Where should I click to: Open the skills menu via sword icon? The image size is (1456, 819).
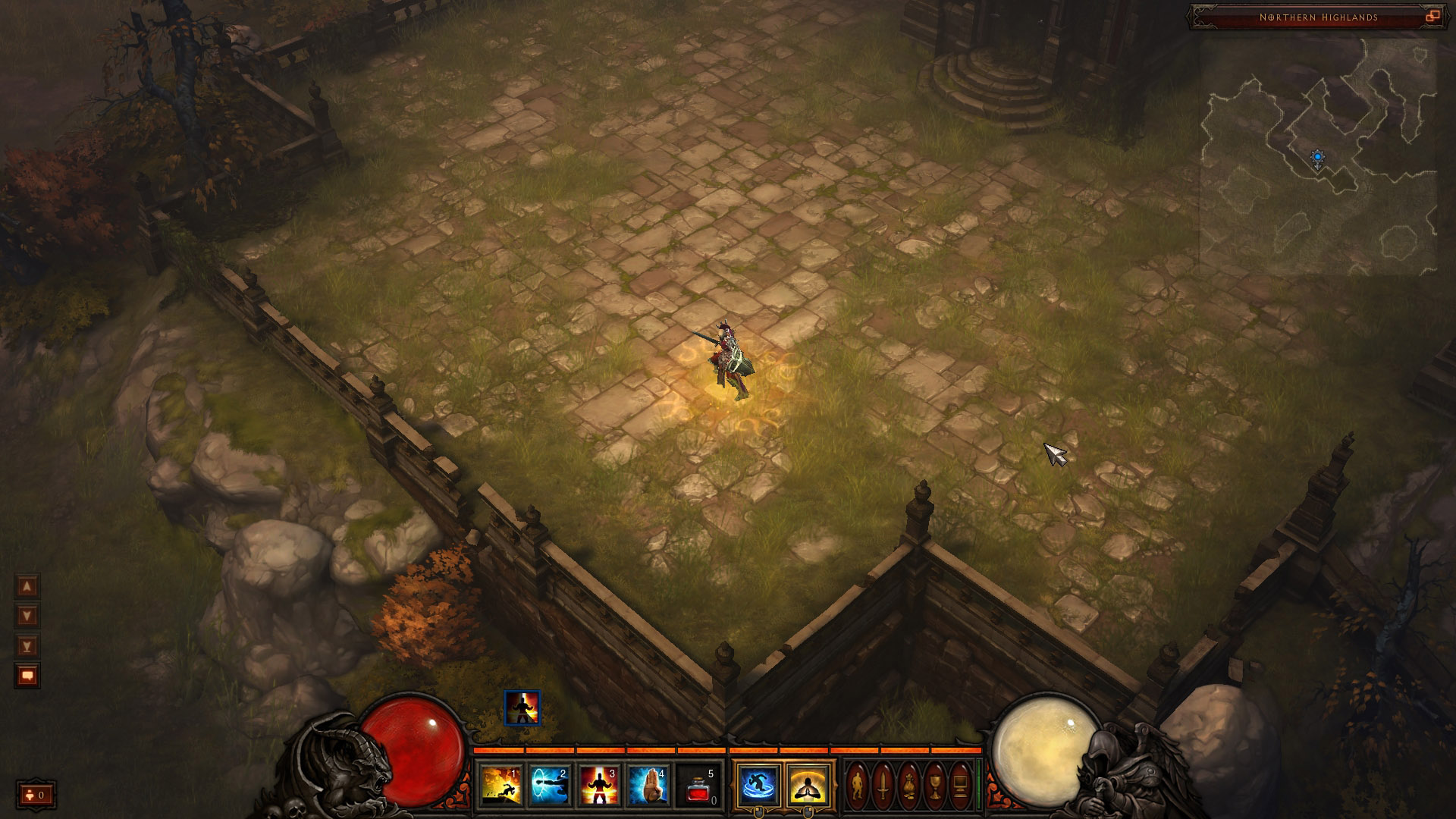[883, 785]
